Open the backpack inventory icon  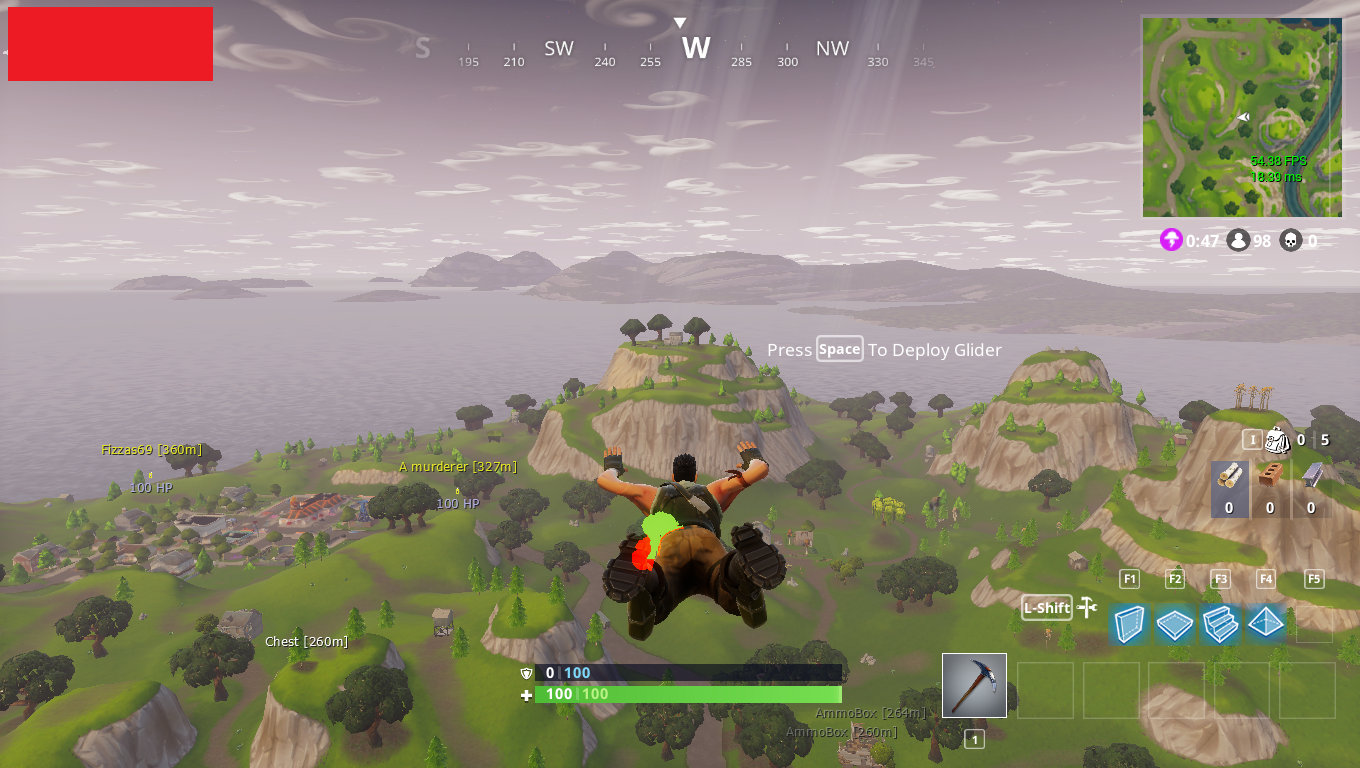1277,440
